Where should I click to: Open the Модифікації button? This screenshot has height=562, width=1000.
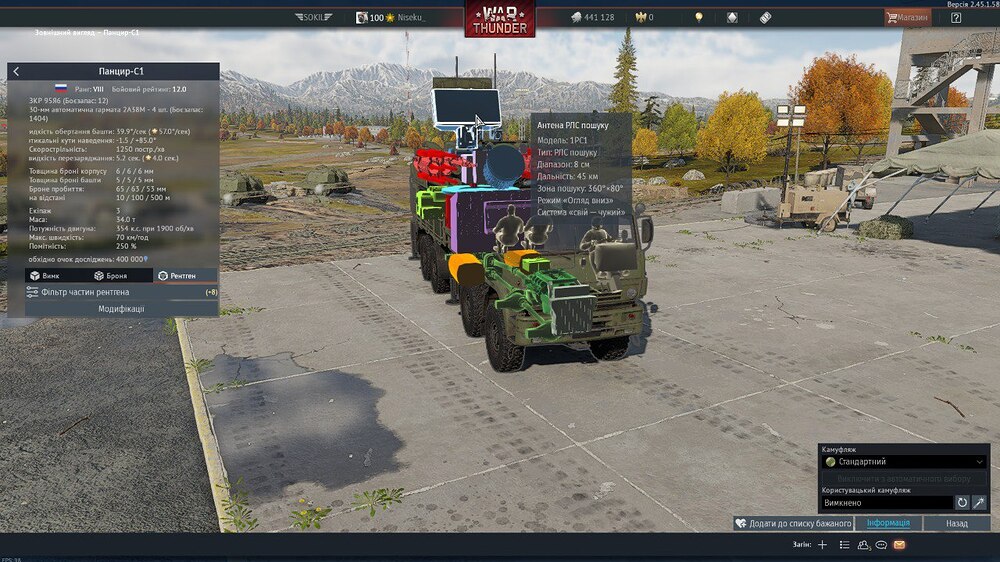120,309
